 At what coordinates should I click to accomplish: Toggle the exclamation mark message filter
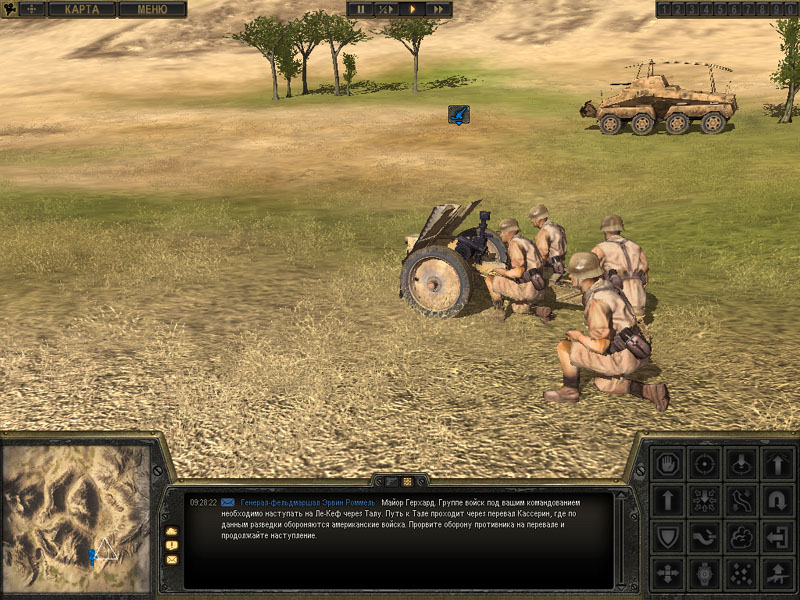click(x=171, y=545)
